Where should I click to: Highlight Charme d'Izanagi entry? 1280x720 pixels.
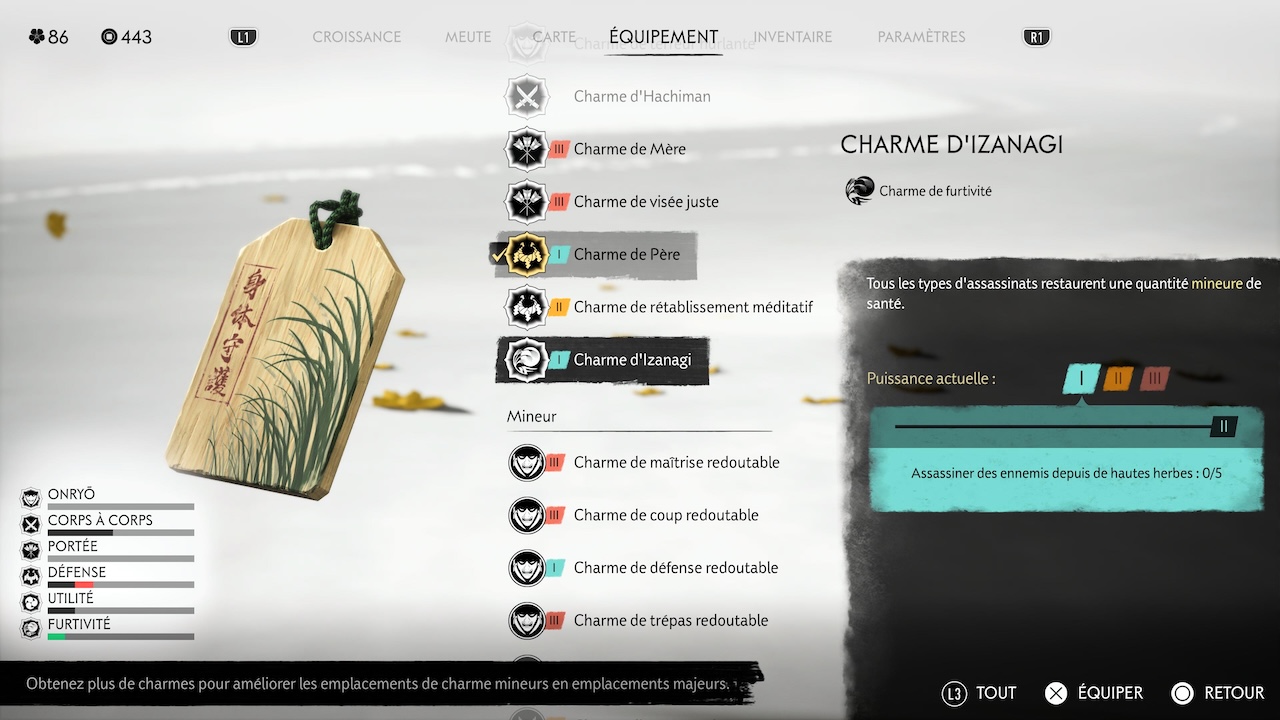(632, 360)
